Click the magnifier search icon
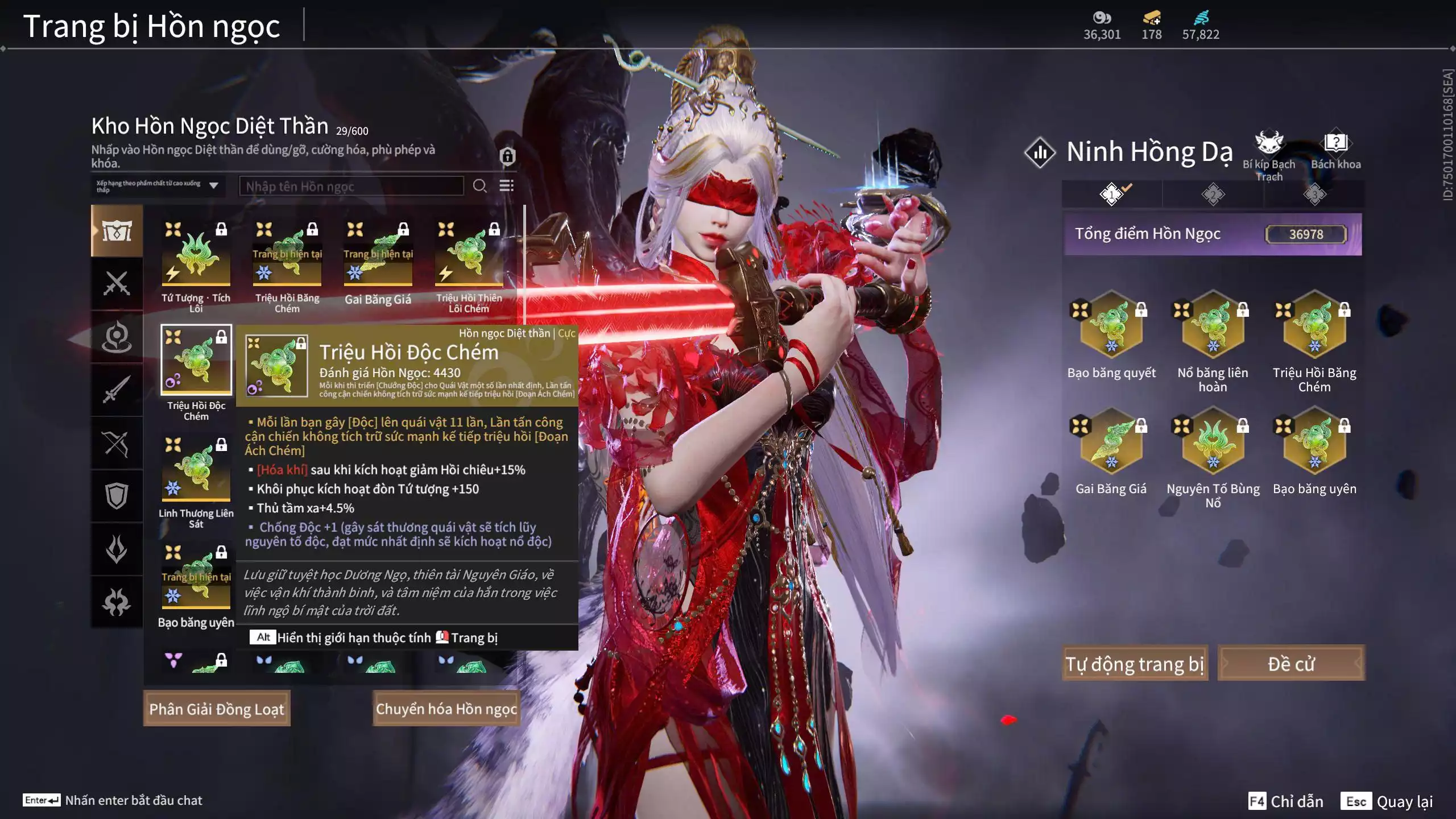 [x=479, y=186]
